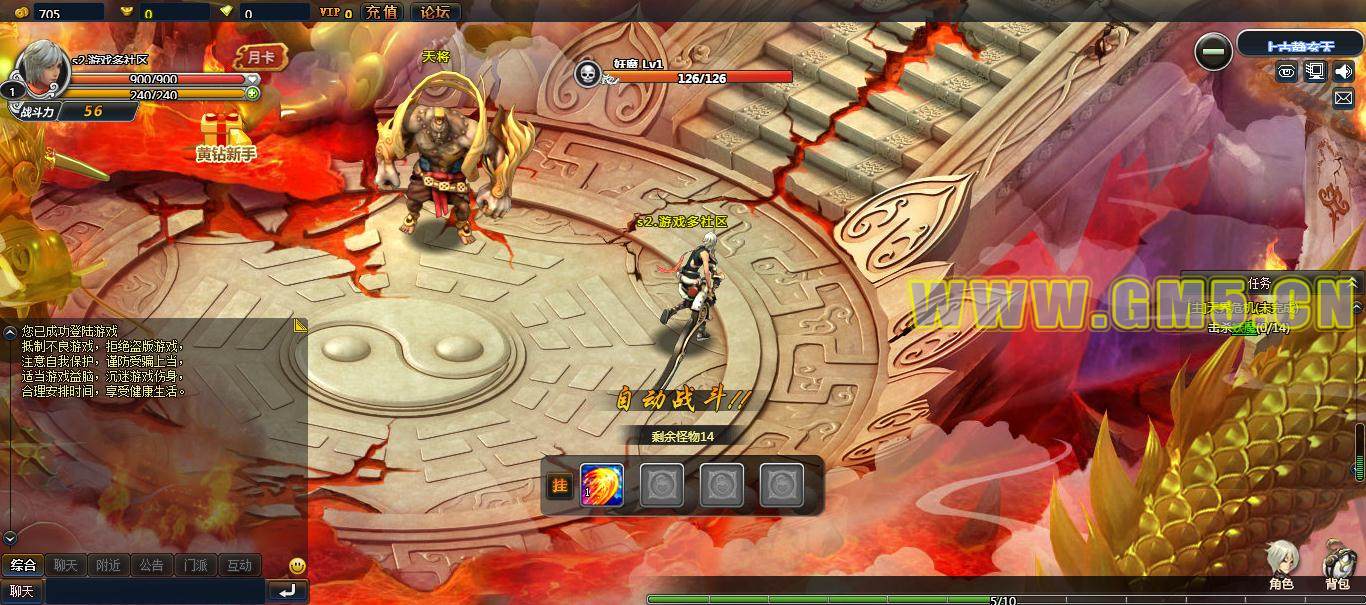The image size is (1366, 605).
Task: Open the 充值 recharge button
Action: [x=380, y=12]
